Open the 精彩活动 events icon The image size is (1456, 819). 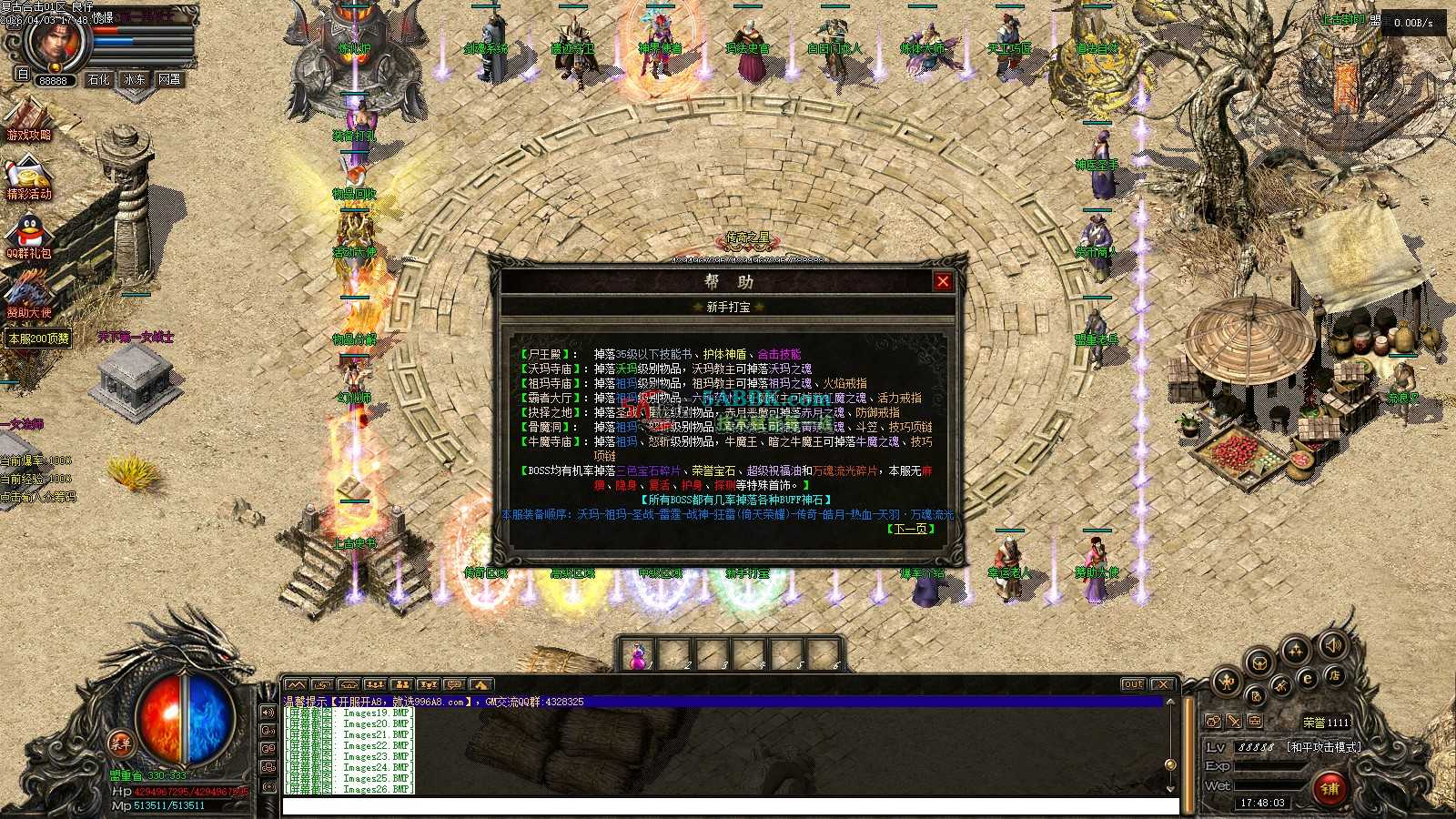click(x=29, y=179)
